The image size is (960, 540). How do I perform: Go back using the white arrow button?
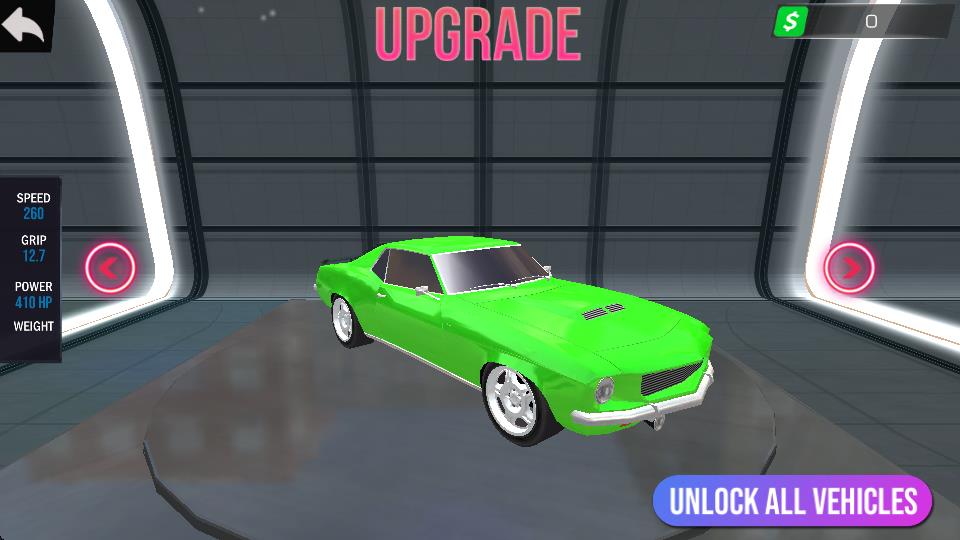[x=24, y=24]
